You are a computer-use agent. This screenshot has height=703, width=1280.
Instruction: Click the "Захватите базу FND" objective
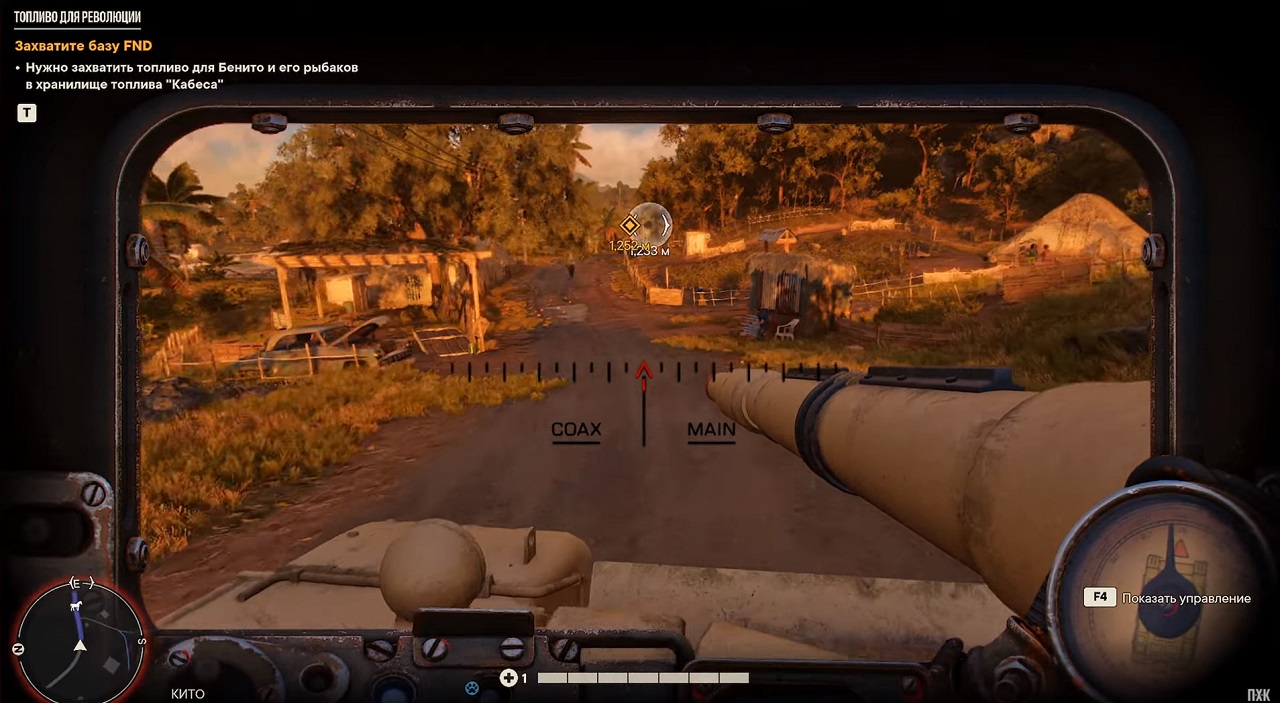(x=83, y=46)
